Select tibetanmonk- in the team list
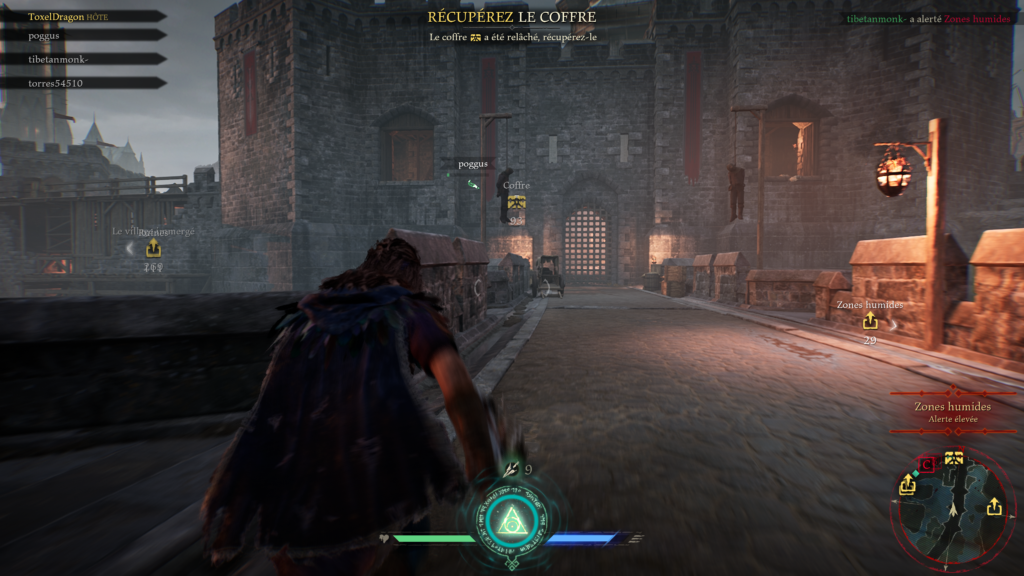This screenshot has width=1024, height=576. (x=59, y=59)
